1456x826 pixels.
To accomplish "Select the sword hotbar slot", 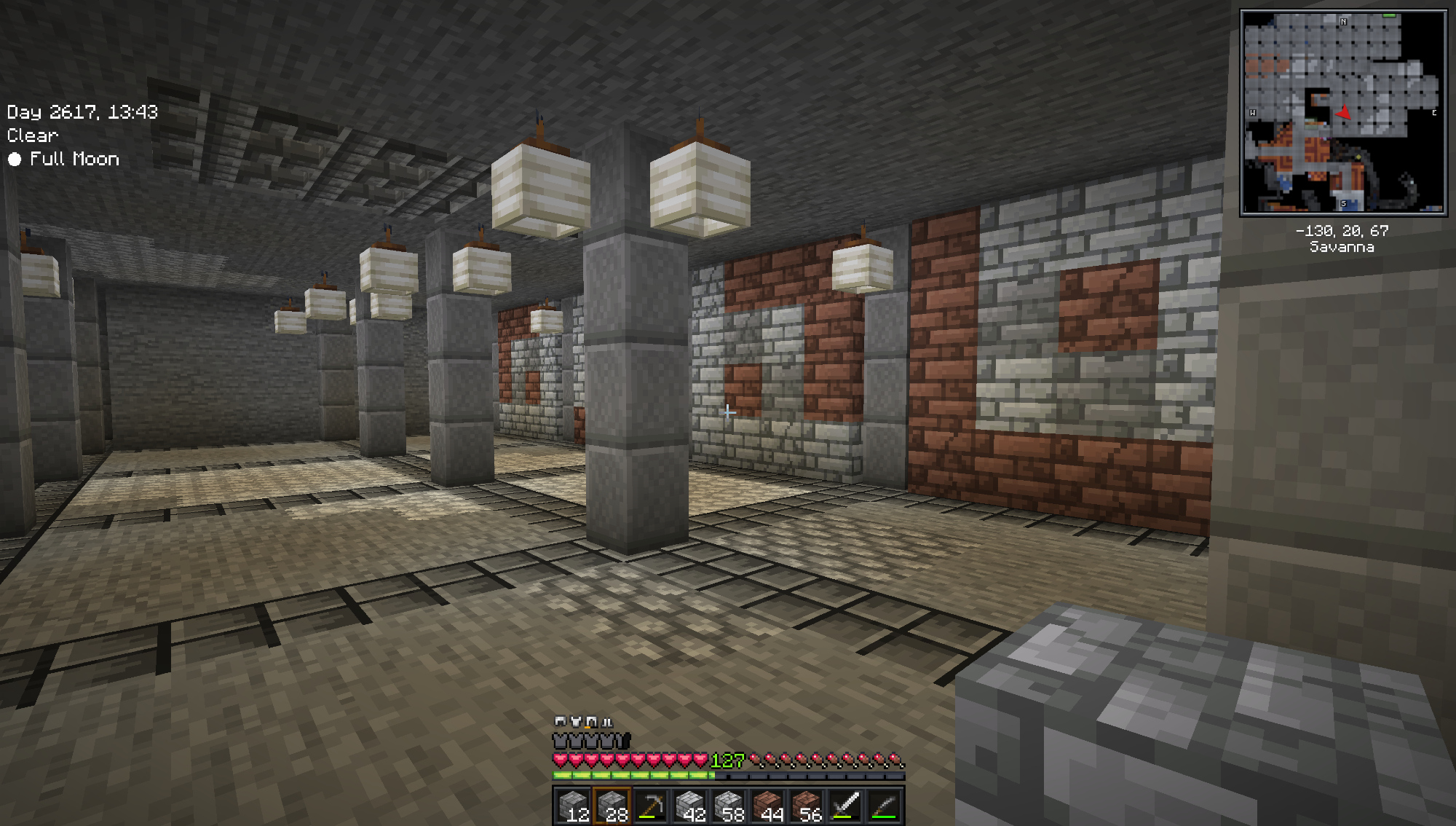I will click(x=845, y=806).
